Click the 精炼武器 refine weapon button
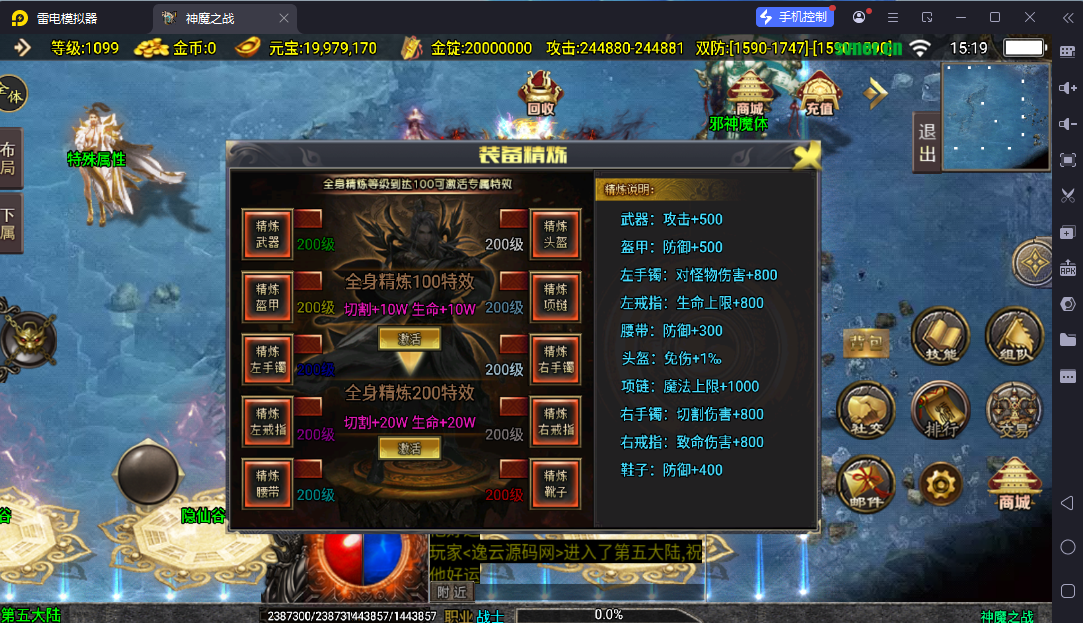Screen dimensions: 1083x623 click(x=267, y=234)
